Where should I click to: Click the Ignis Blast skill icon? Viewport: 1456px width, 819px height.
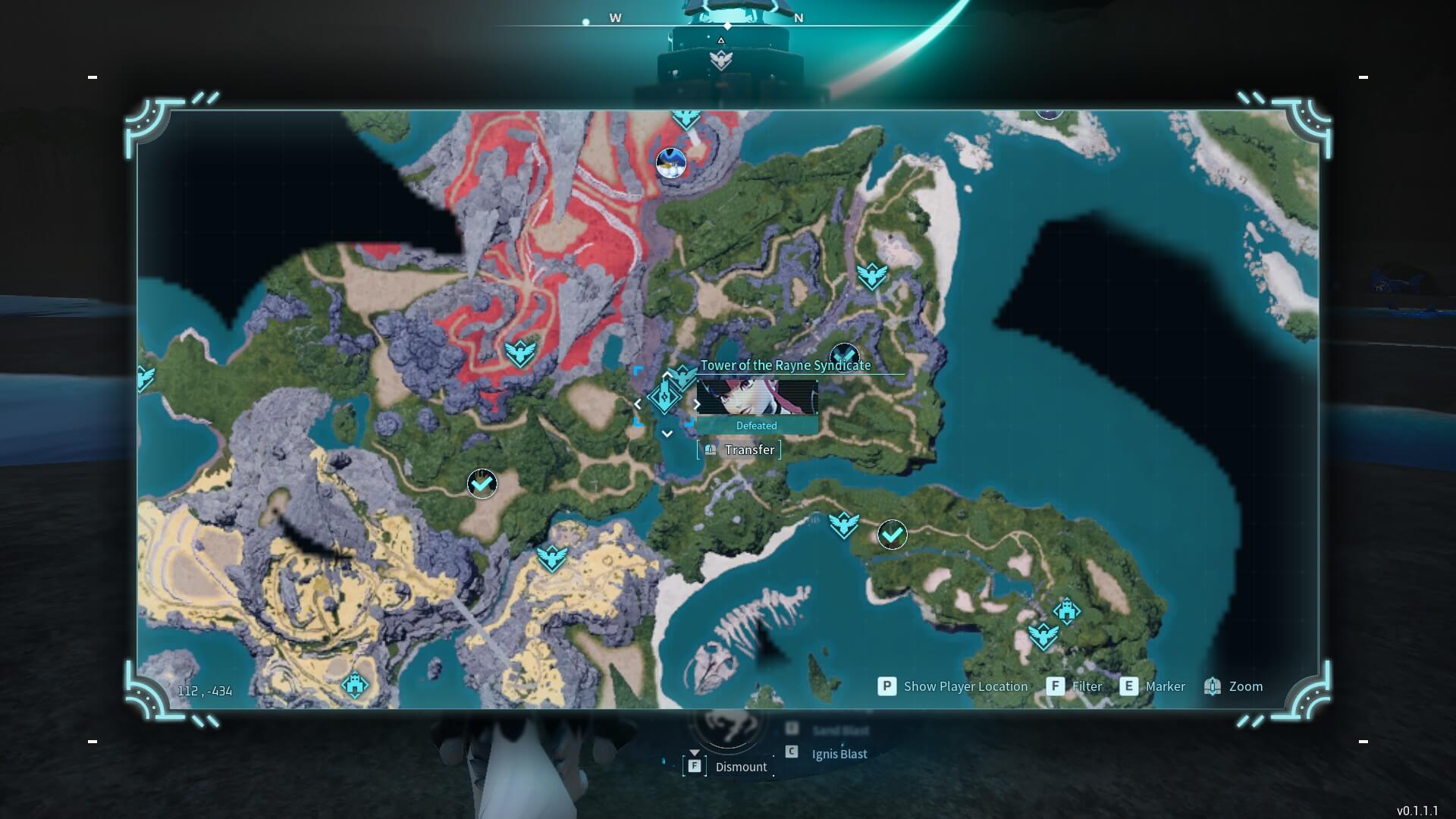pyautogui.click(x=791, y=754)
